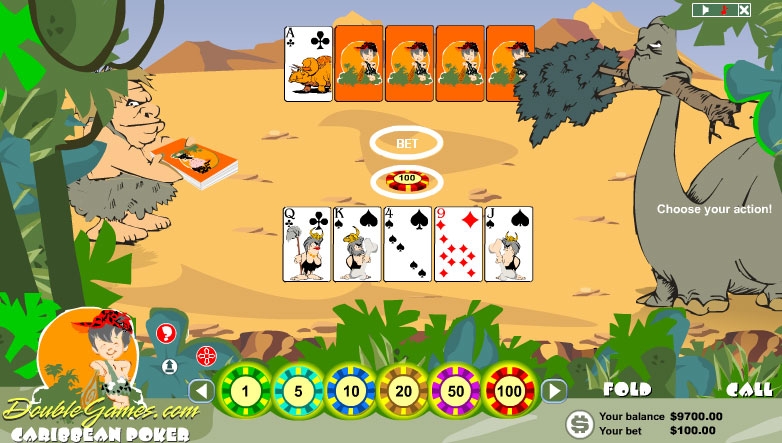Click the 100 chip in the bet circle

(x=407, y=181)
